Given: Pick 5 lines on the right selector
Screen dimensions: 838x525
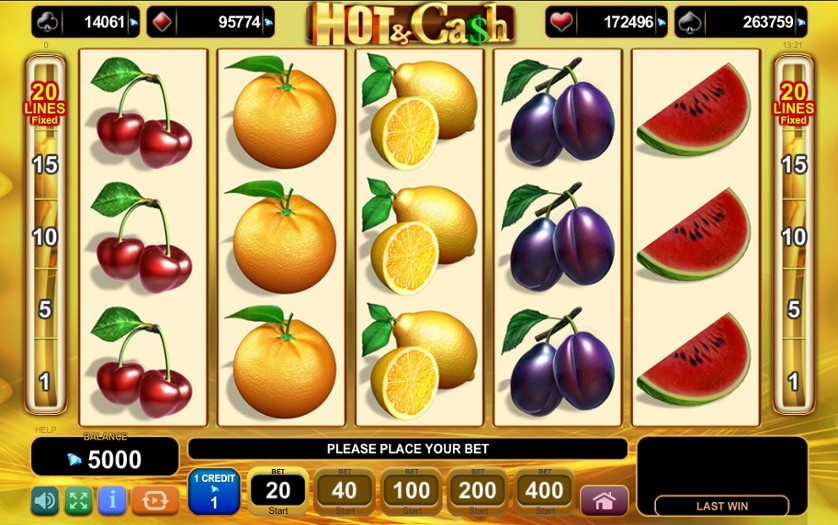Looking at the screenshot, I should [793, 309].
